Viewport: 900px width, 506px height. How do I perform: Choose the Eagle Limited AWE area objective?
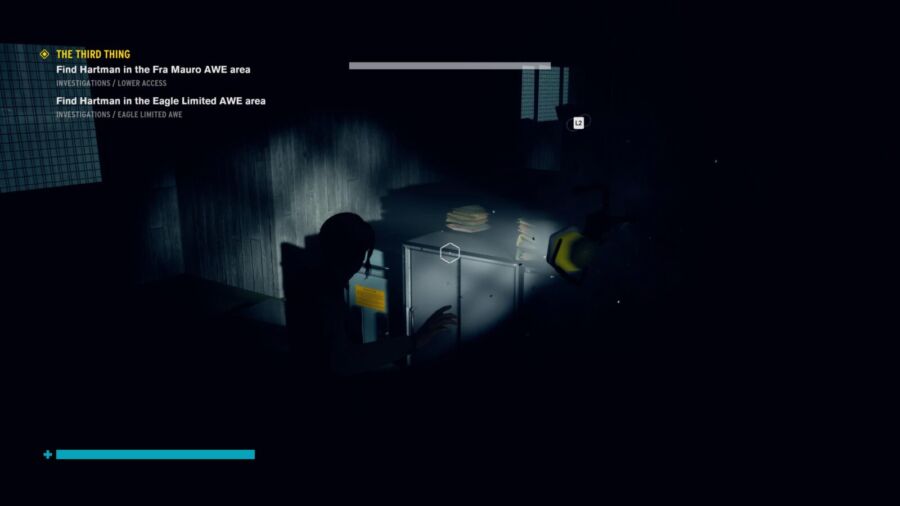(x=160, y=101)
